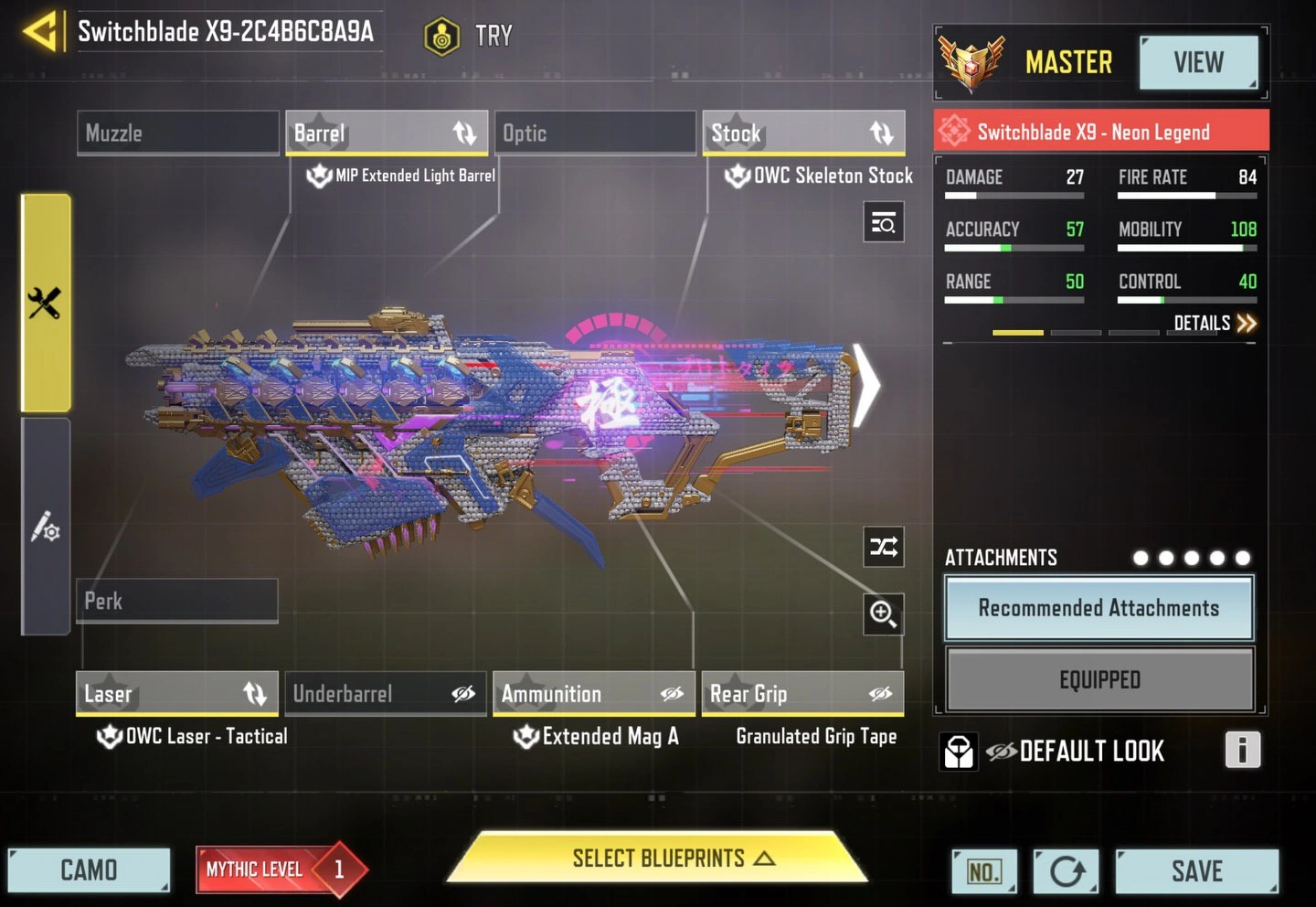Open the empty Muzzle attachment slot

pos(177,133)
